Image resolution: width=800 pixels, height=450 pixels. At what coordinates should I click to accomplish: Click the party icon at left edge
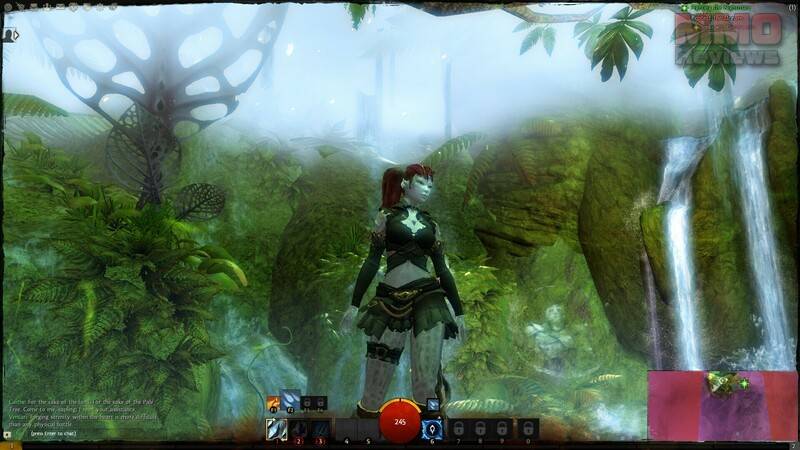(x=8, y=35)
